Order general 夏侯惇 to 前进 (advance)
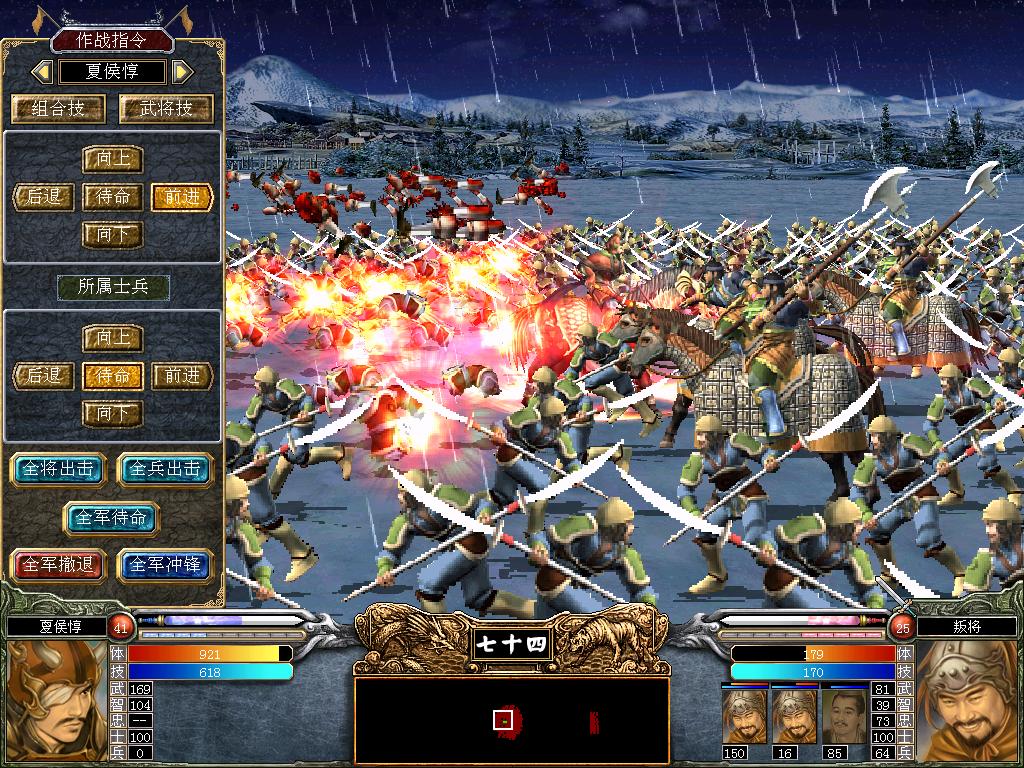This screenshot has height=768, width=1024. point(182,197)
